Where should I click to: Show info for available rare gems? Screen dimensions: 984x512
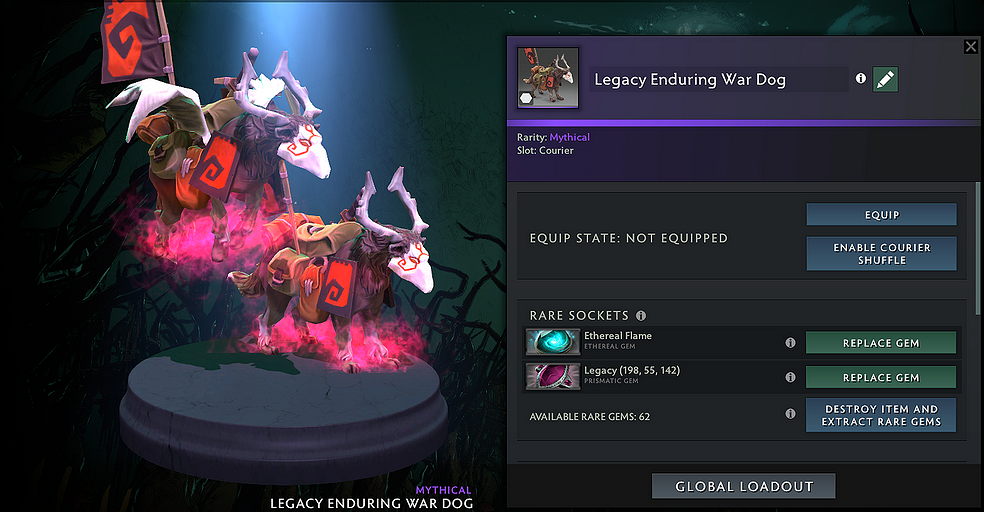790,414
